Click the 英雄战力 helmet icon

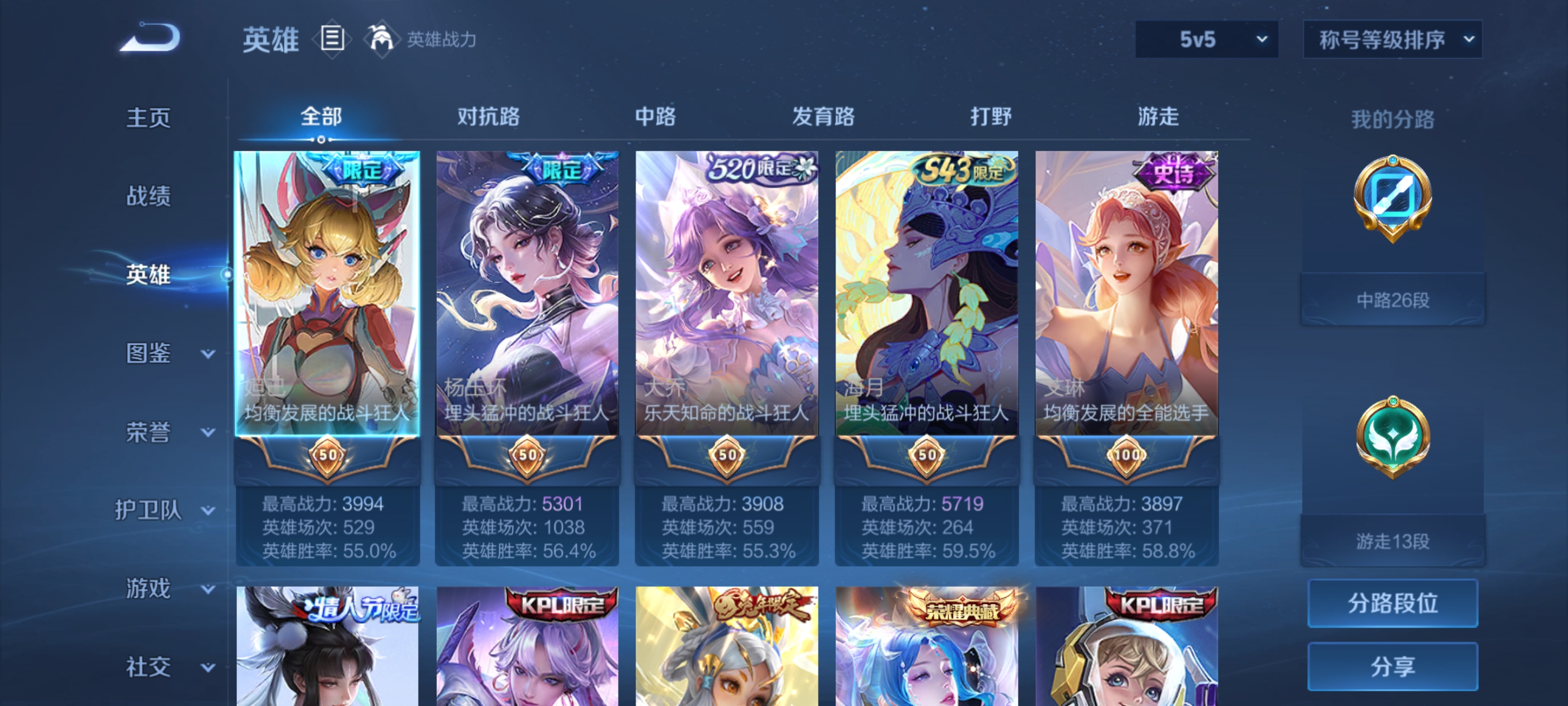click(x=382, y=38)
